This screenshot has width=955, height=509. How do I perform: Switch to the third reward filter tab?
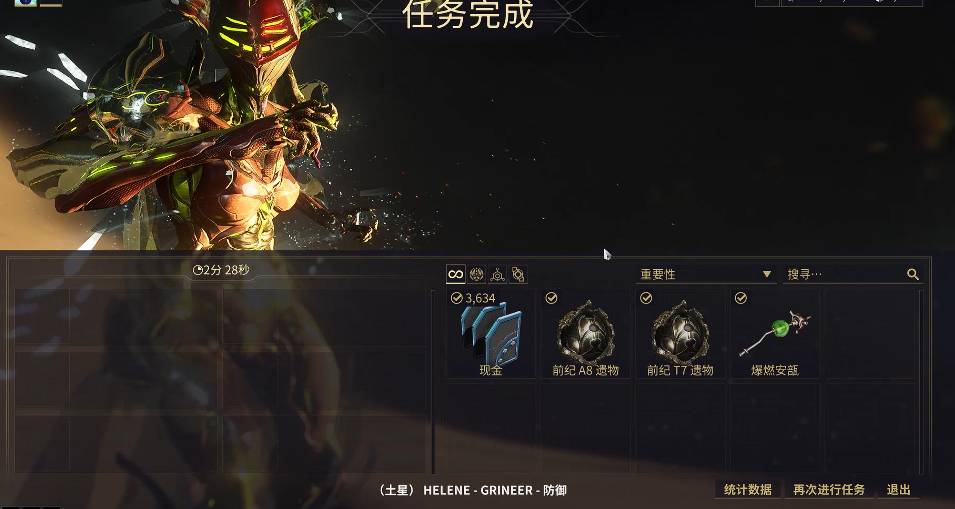click(x=497, y=274)
